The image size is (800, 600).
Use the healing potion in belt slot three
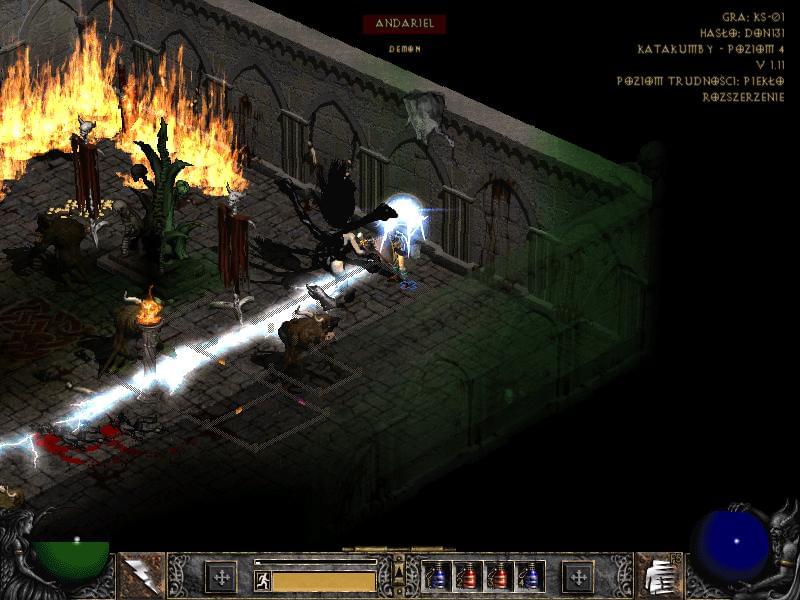coord(498,577)
